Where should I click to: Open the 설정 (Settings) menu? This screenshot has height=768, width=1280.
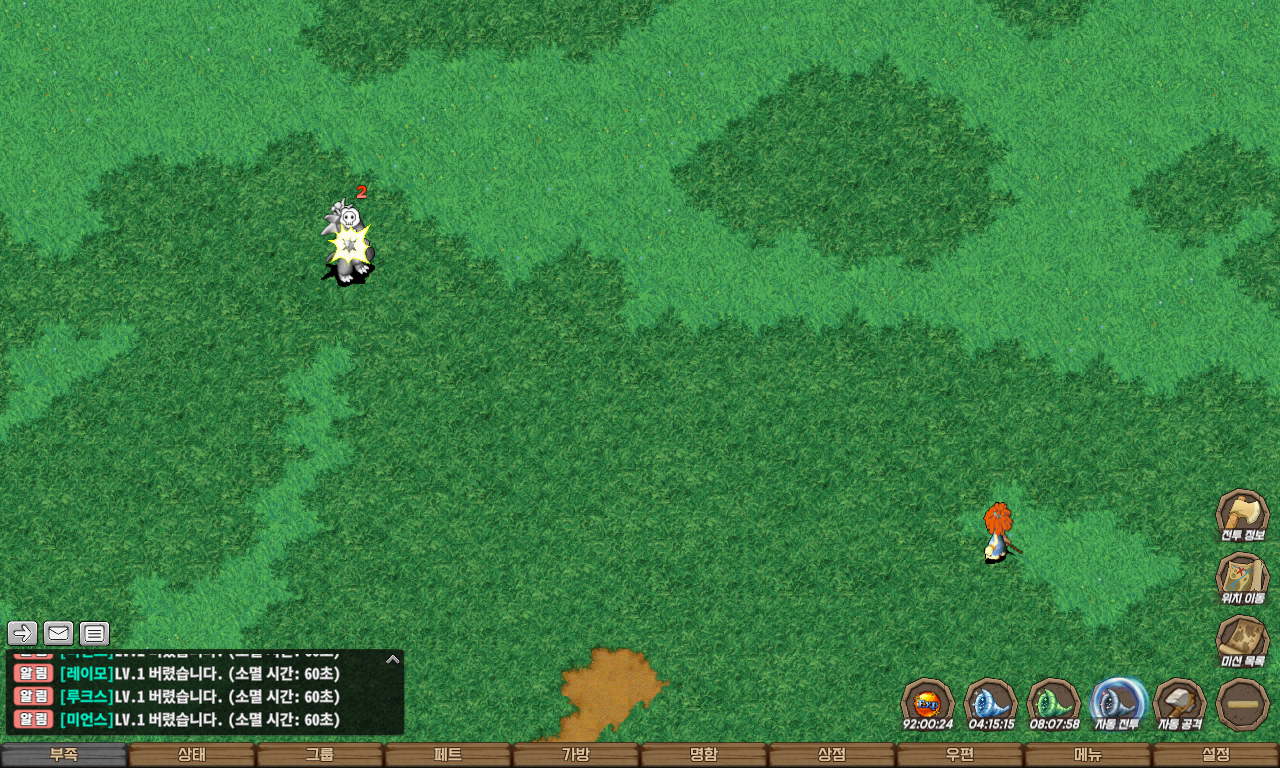click(1216, 755)
